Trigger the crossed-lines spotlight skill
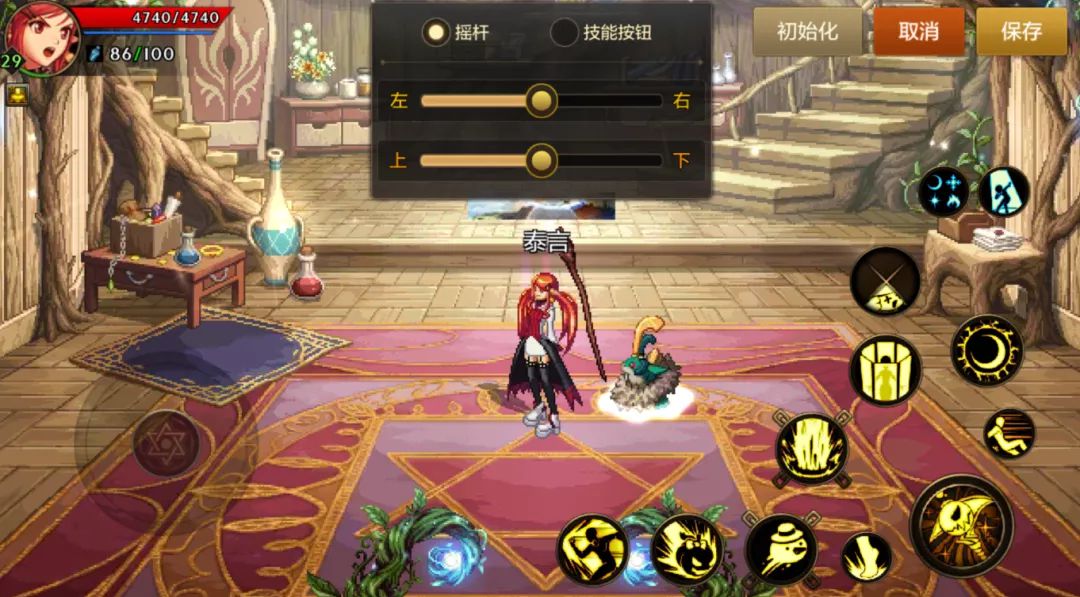 885,282
